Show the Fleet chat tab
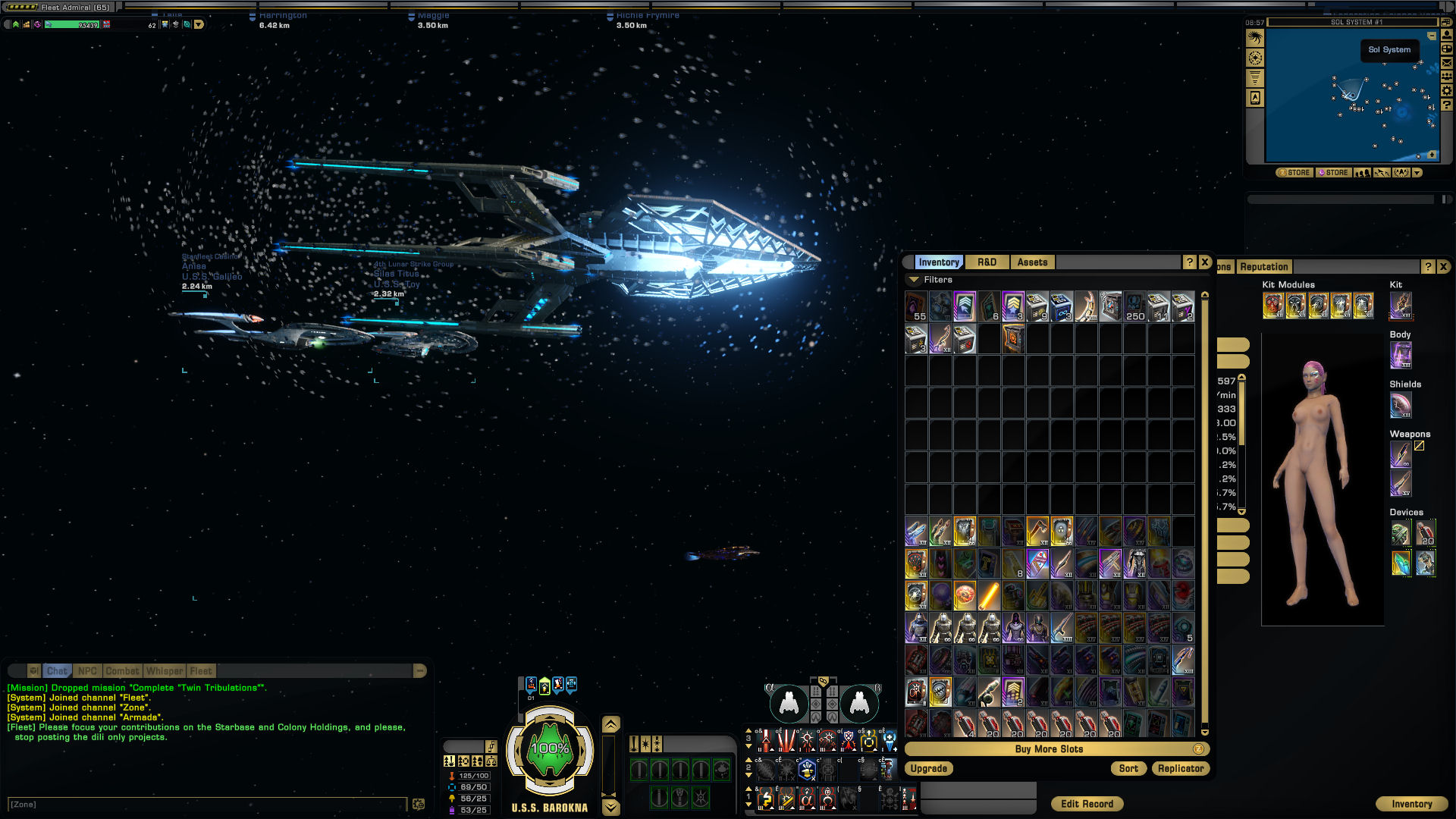Screen dimensions: 1456x819 (x=201, y=671)
